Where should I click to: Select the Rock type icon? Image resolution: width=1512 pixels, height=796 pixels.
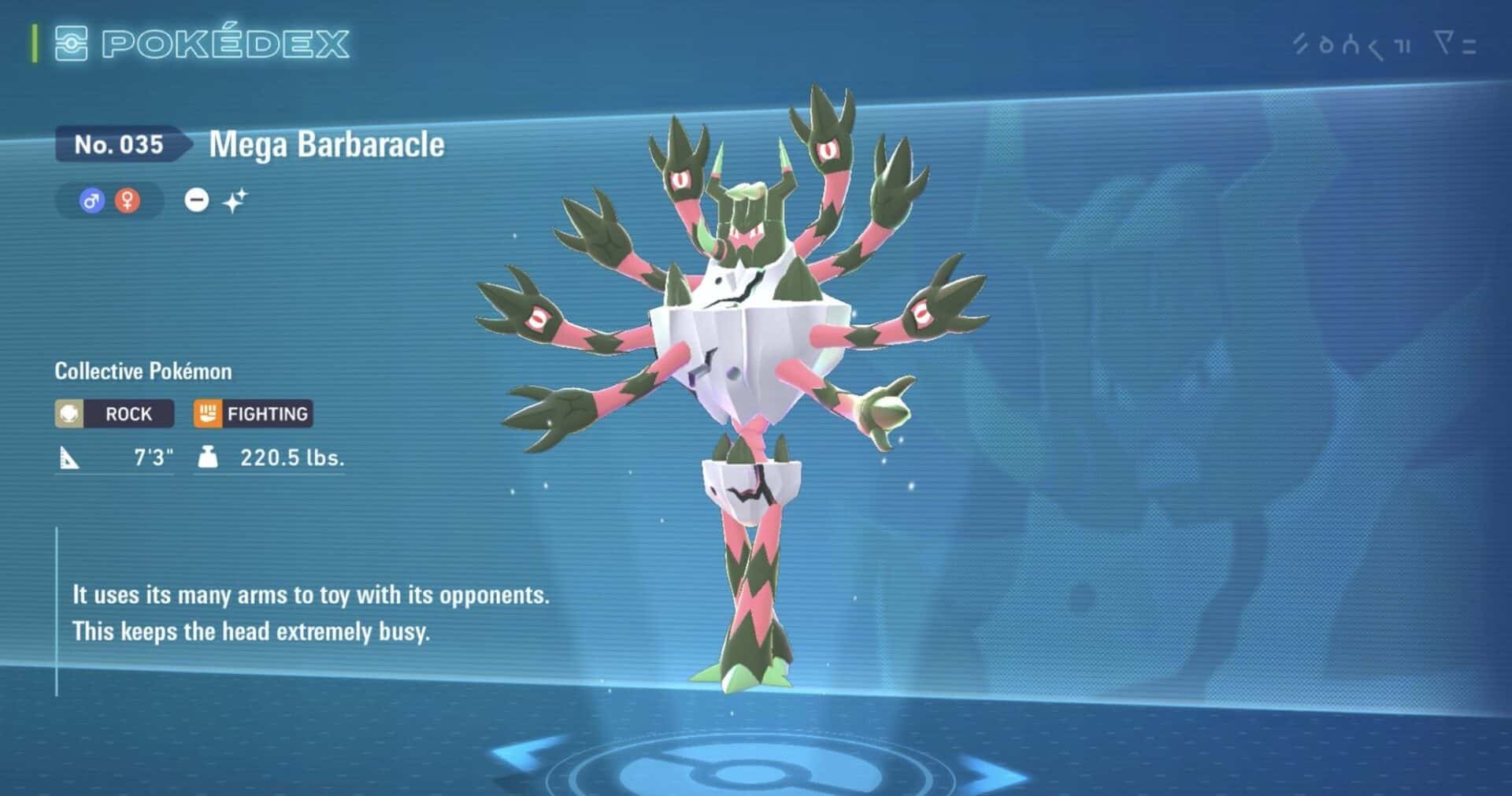[70, 413]
